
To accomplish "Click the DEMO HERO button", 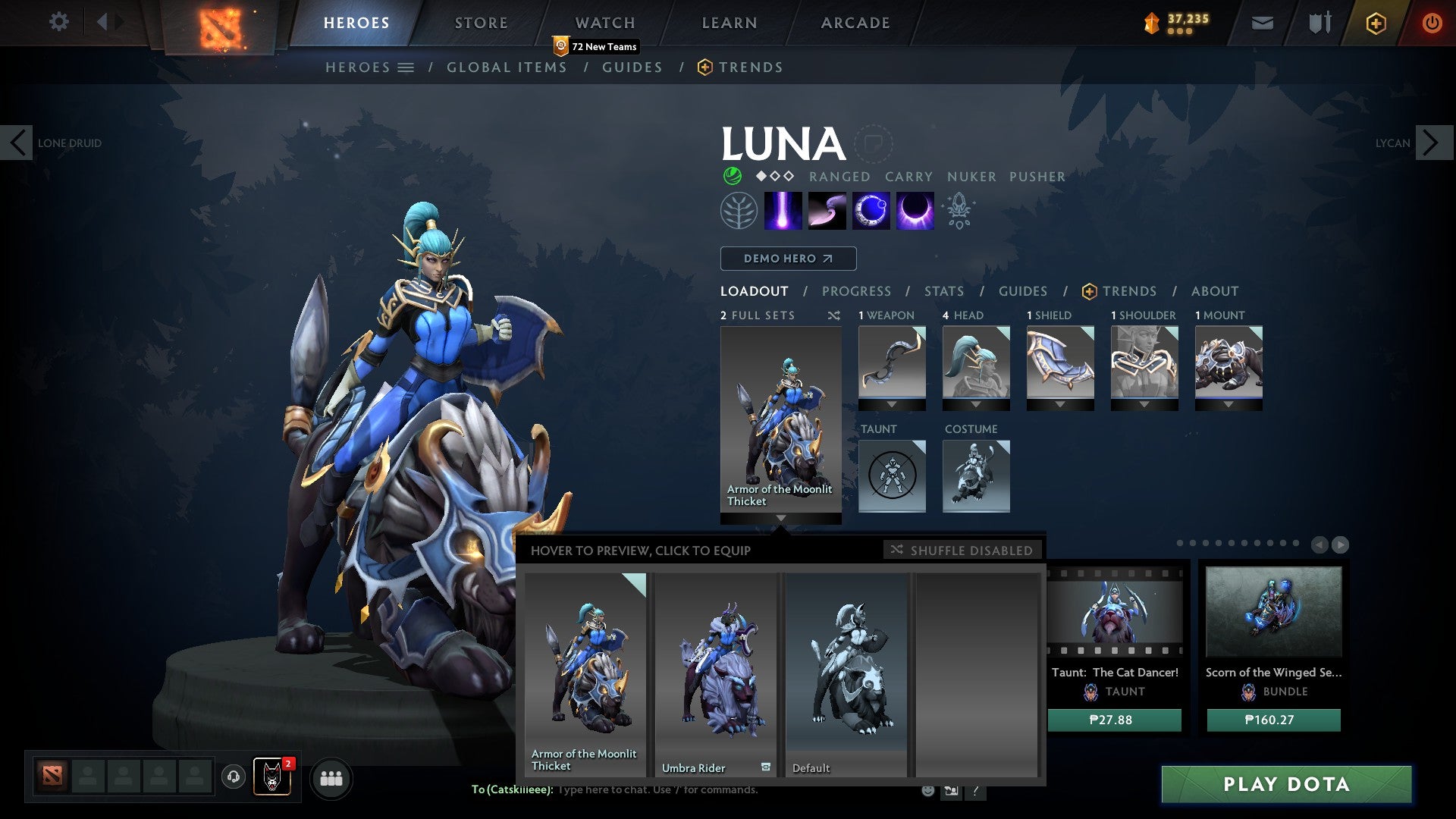I will point(787,259).
